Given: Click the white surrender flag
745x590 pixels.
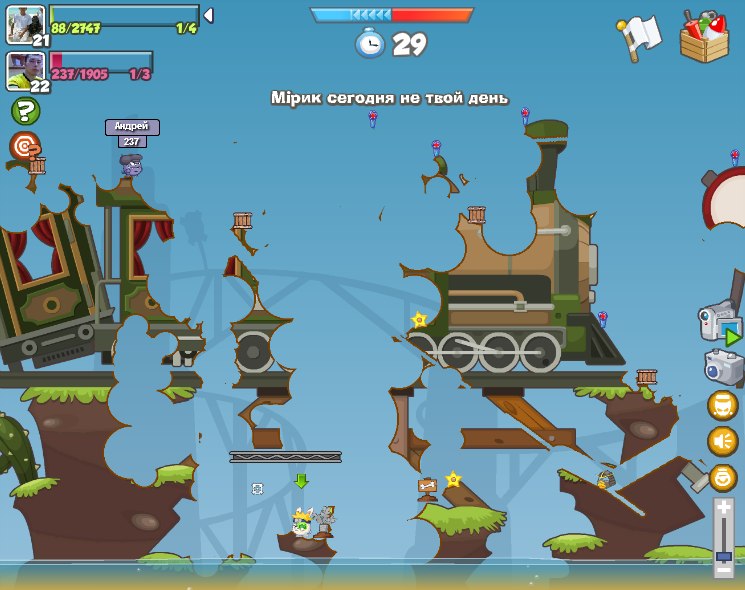Looking at the screenshot, I should [x=639, y=37].
